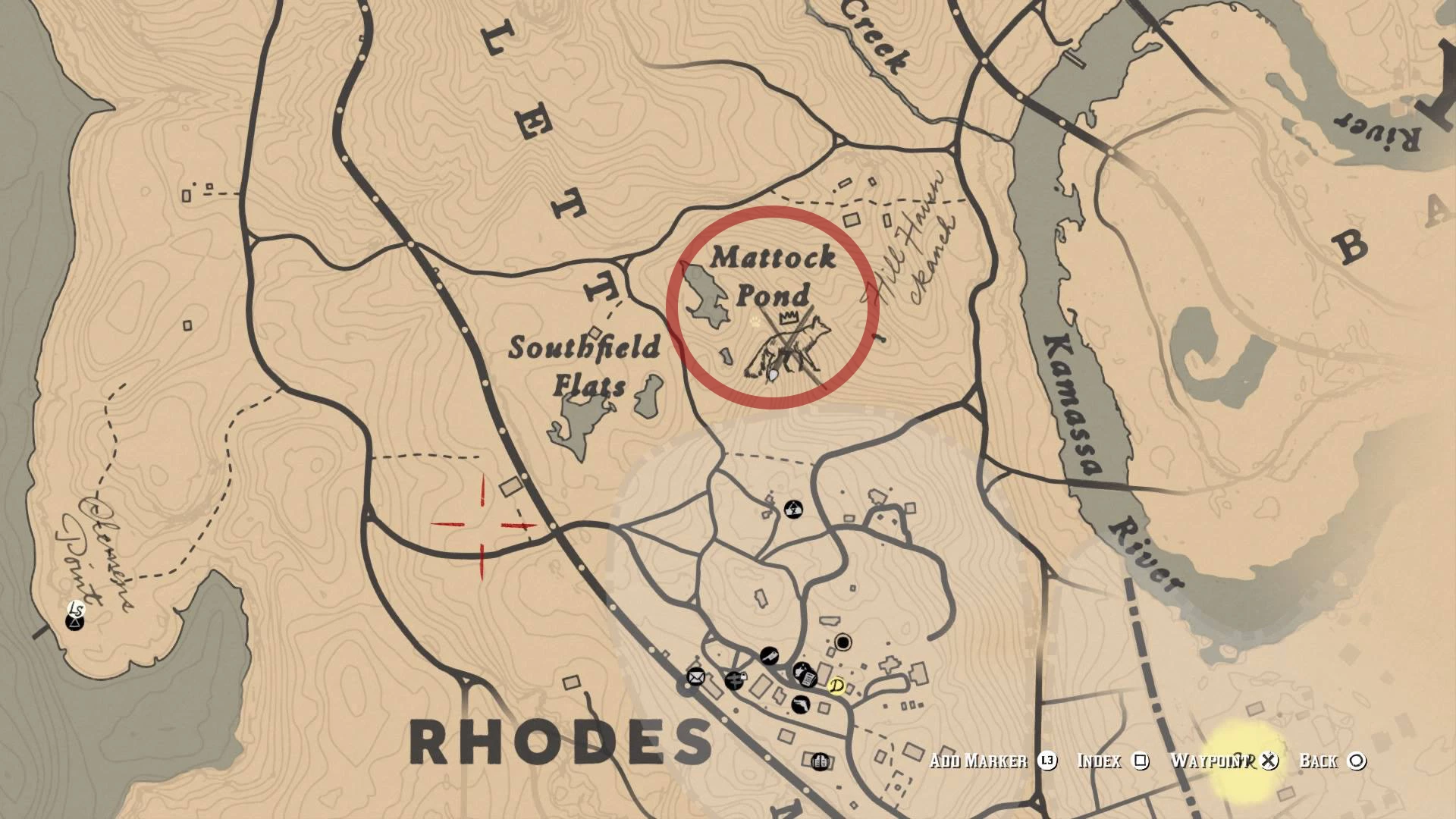Click the butcher cleaver icon in Rhodes

coord(769,656)
